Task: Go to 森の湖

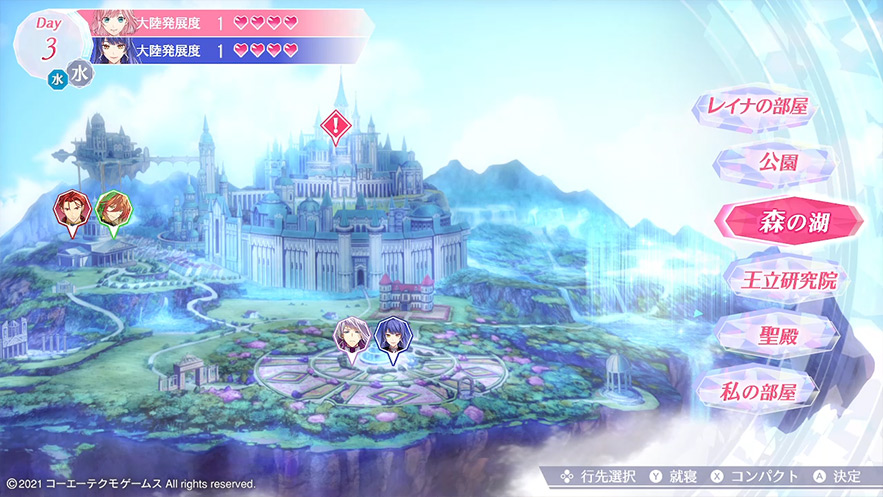Action: 779,220
